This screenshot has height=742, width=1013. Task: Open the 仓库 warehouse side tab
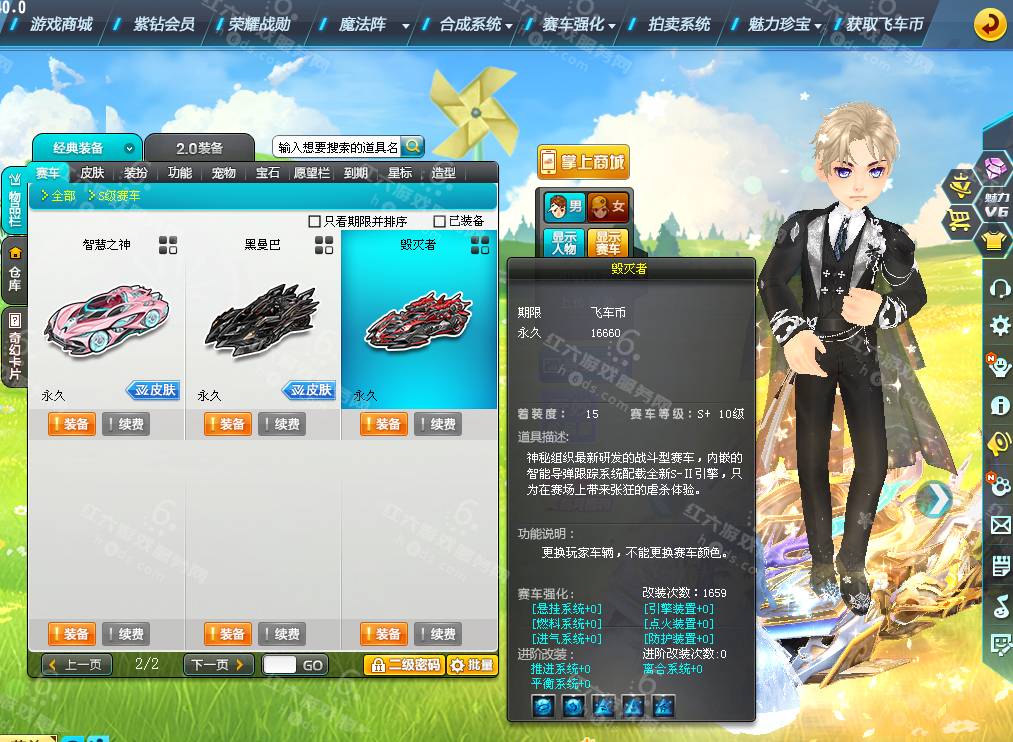(x=14, y=270)
